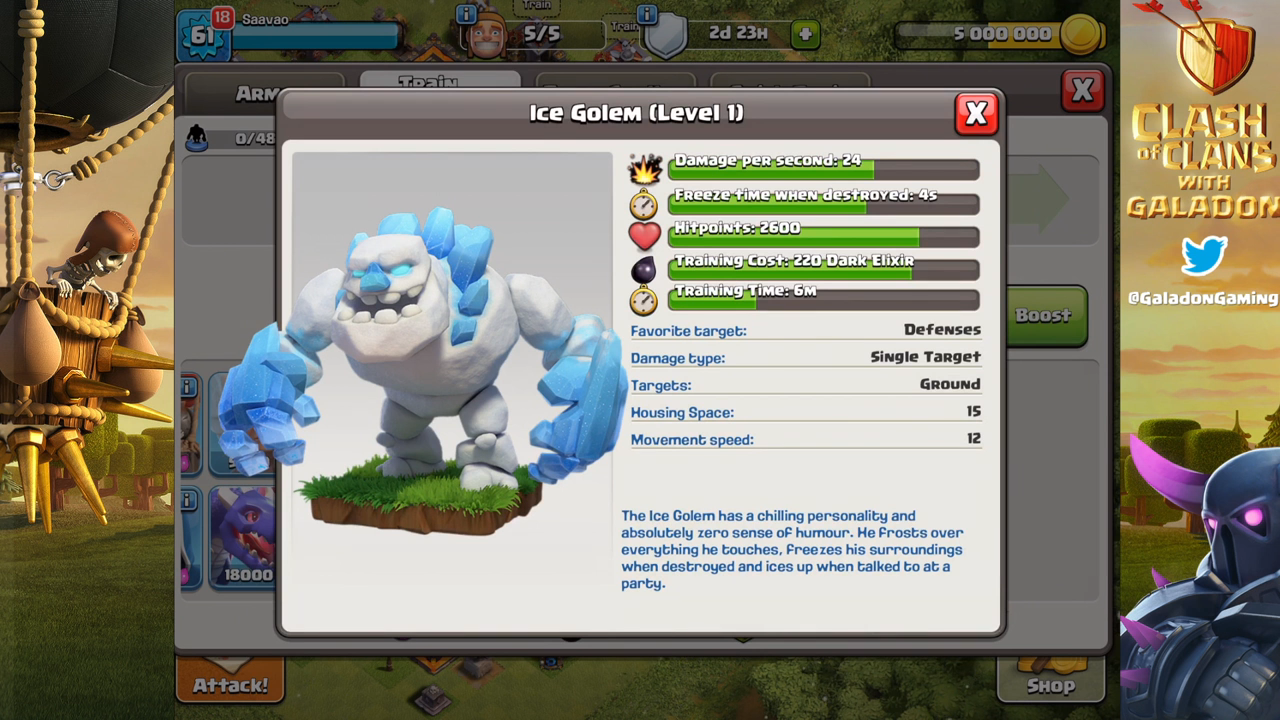Tap the level 61 experience badge
This screenshot has width=1280, height=720.
tap(200, 36)
